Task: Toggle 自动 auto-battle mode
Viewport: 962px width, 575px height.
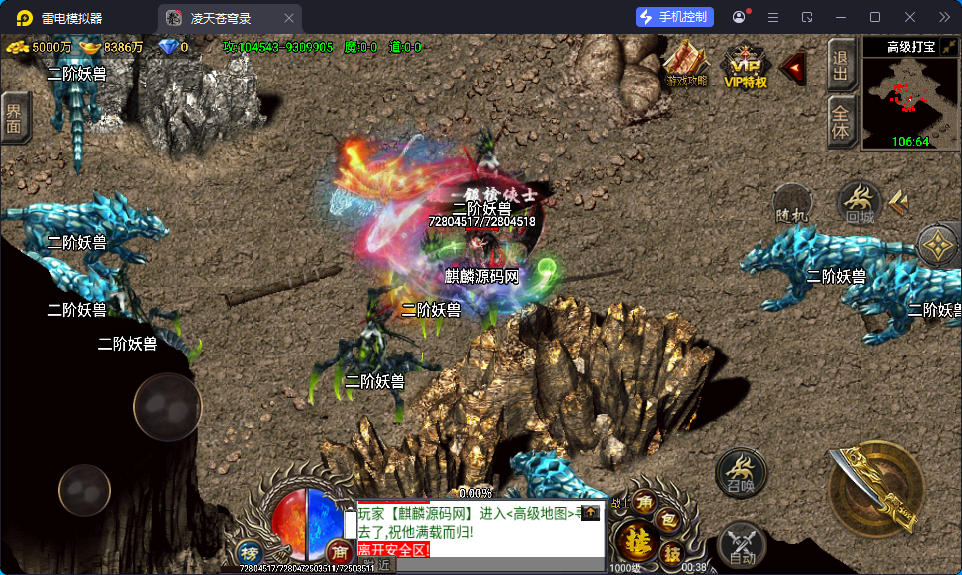Action: click(x=741, y=545)
